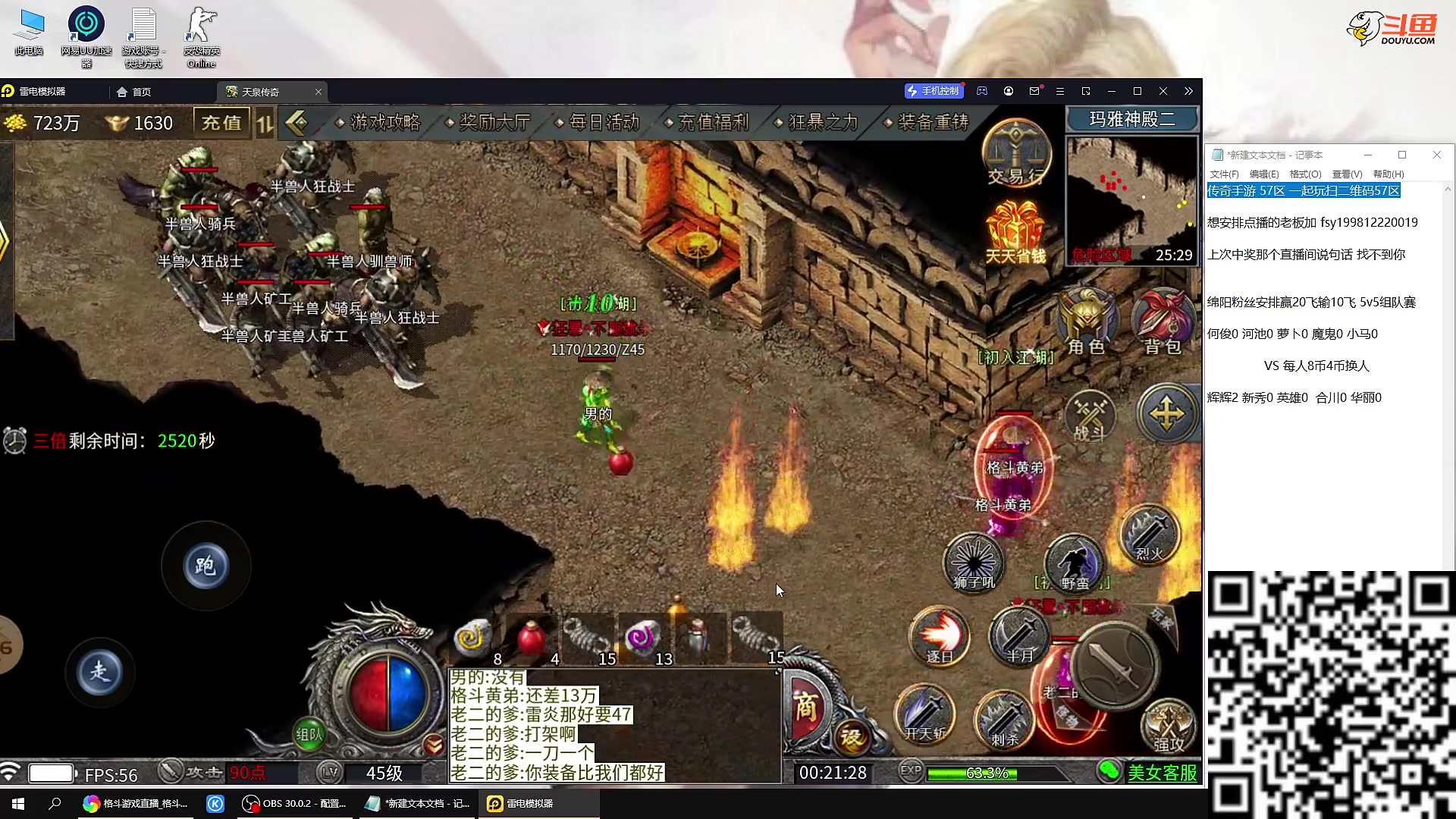Close the 天泉传奇 emulator tab
This screenshot has width=1456, height=819.
(318, 92)
